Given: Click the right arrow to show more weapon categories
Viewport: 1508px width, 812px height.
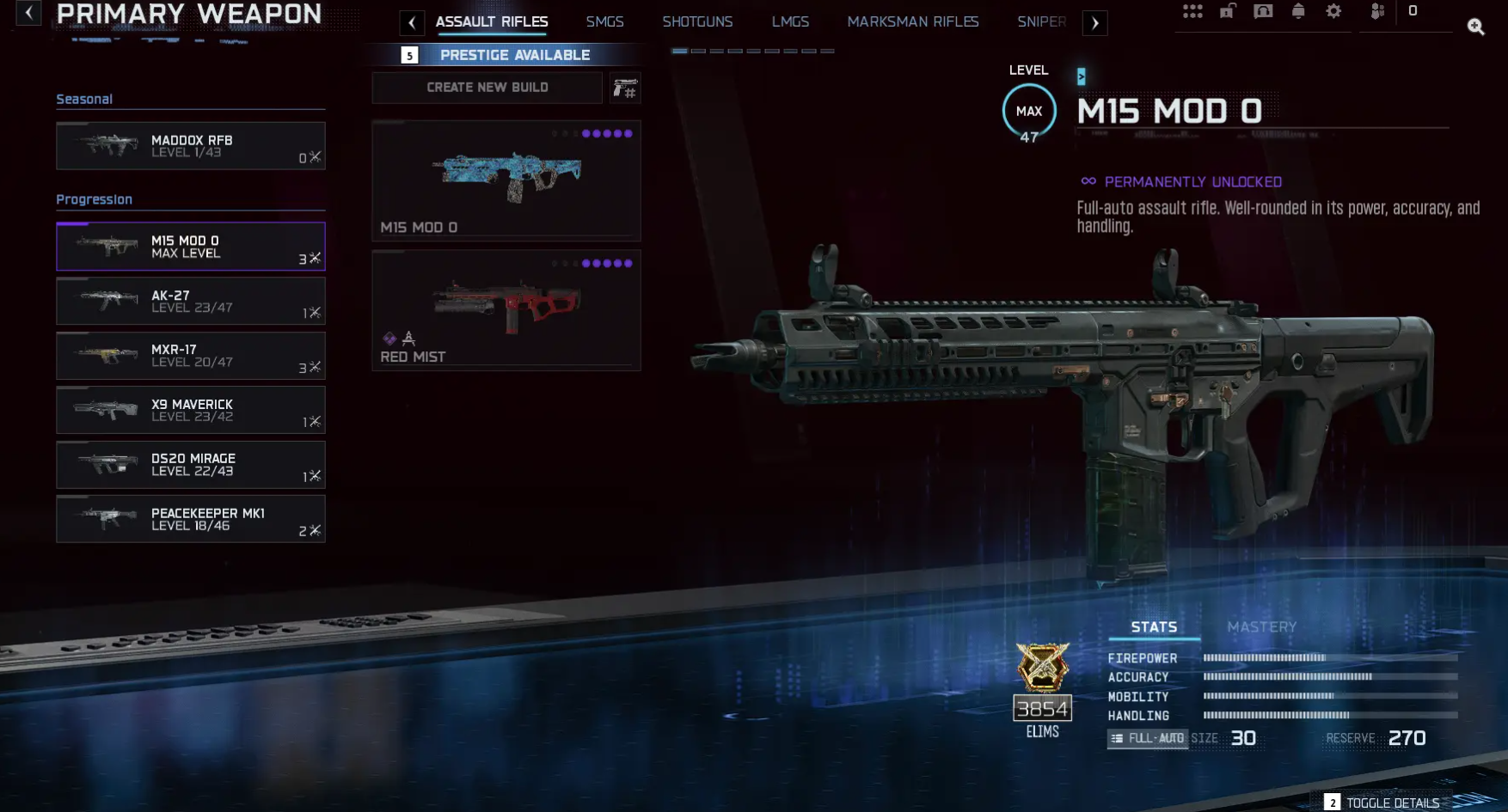Looking at the screenshot, I should point(1094,22).
